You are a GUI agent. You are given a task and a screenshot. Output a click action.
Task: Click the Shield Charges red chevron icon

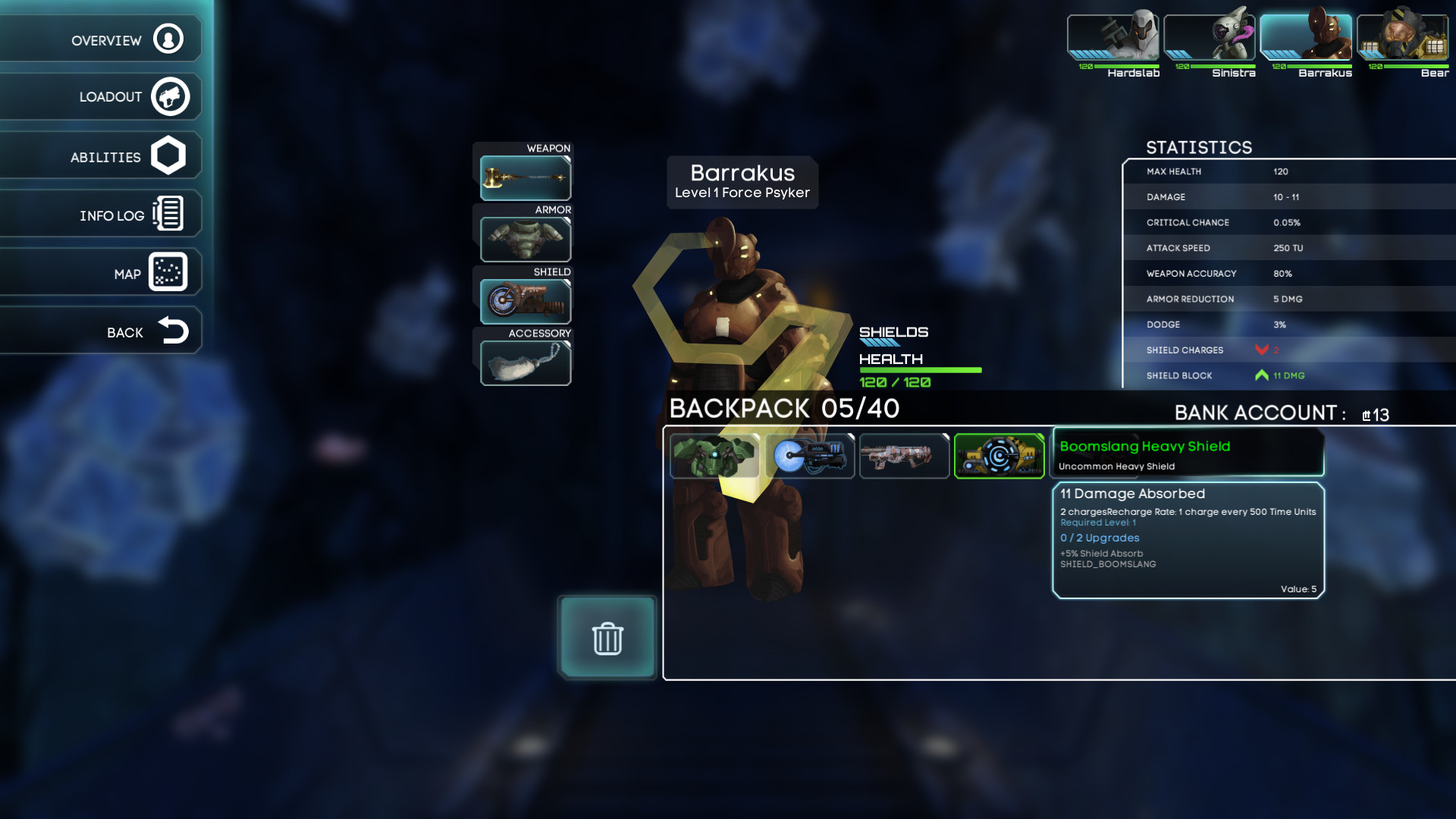1261,350
